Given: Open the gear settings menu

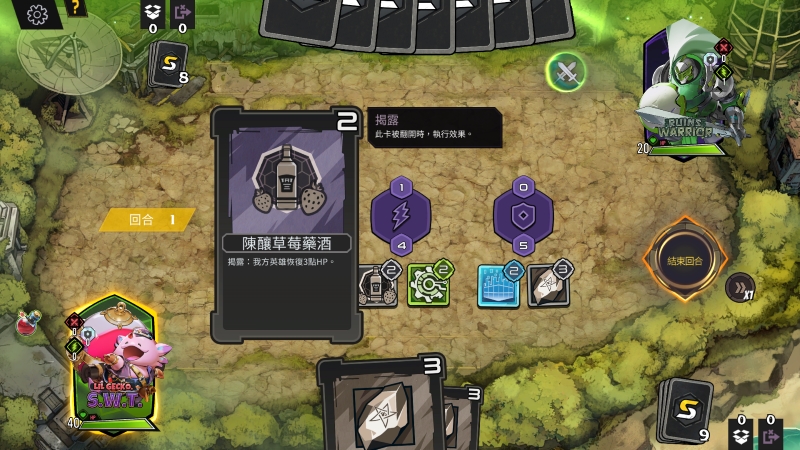Looking at the screenshot, I should (38, 14).
